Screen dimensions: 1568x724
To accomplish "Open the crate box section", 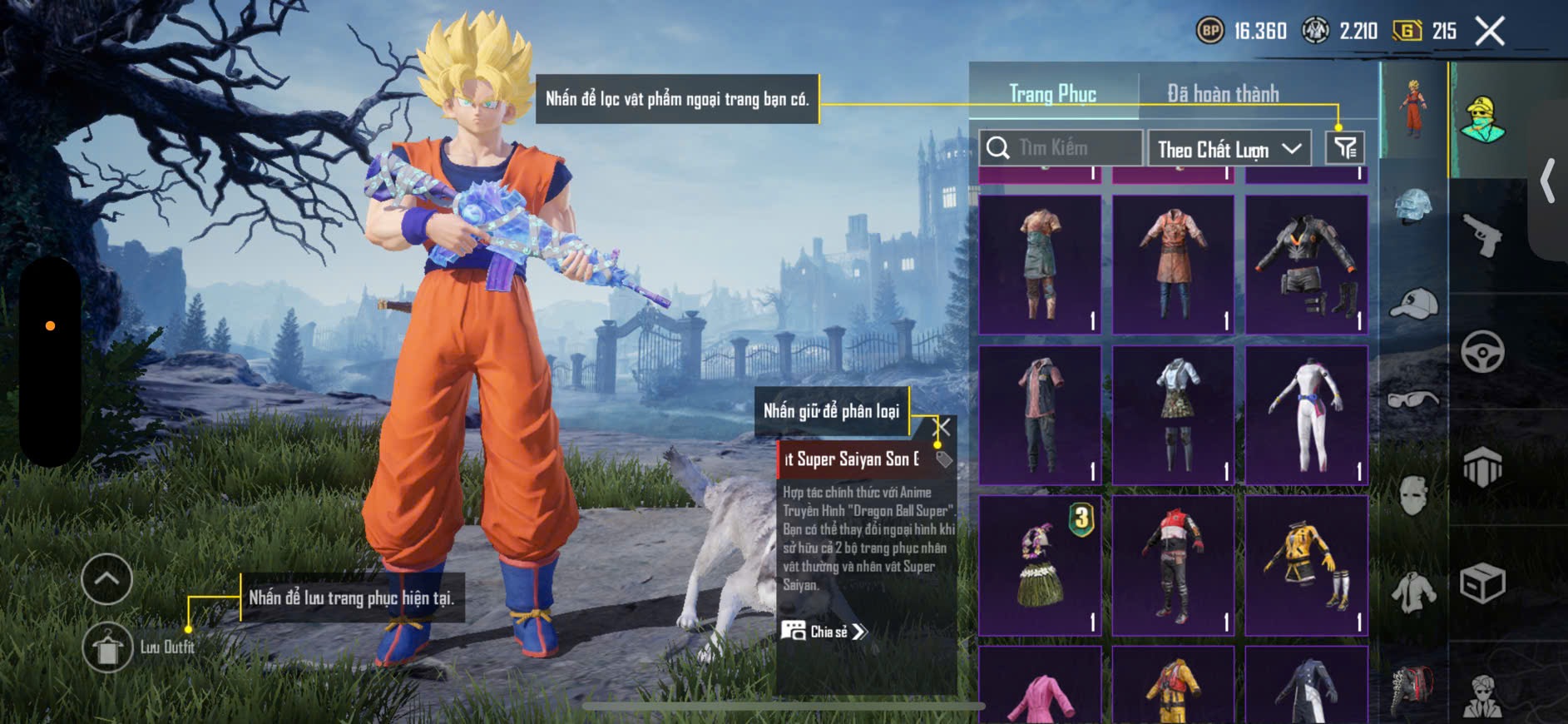I will pyautogui.click(x=1482, y=583).
